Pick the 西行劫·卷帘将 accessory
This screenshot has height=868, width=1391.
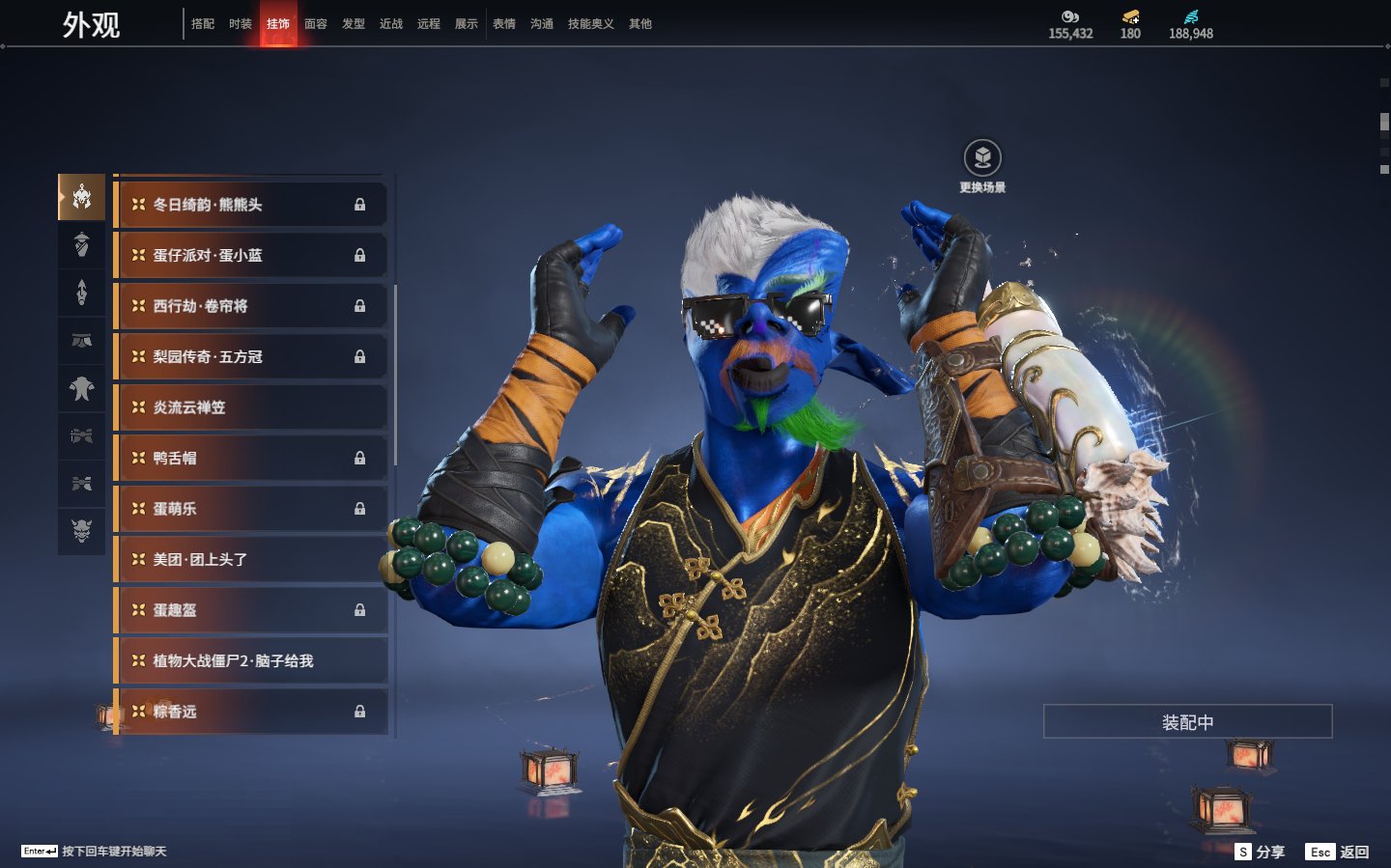coord(251,306)
